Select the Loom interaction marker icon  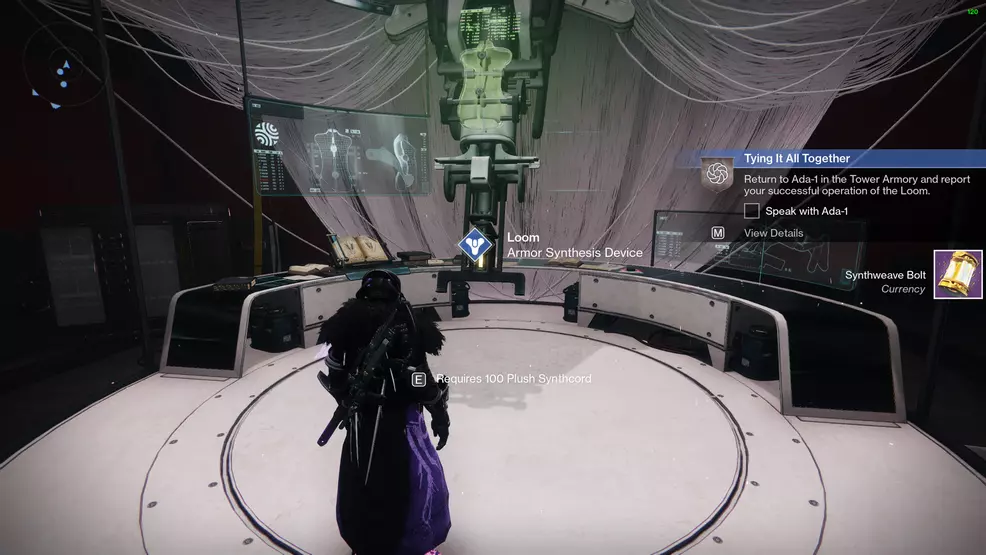point(472,246)
